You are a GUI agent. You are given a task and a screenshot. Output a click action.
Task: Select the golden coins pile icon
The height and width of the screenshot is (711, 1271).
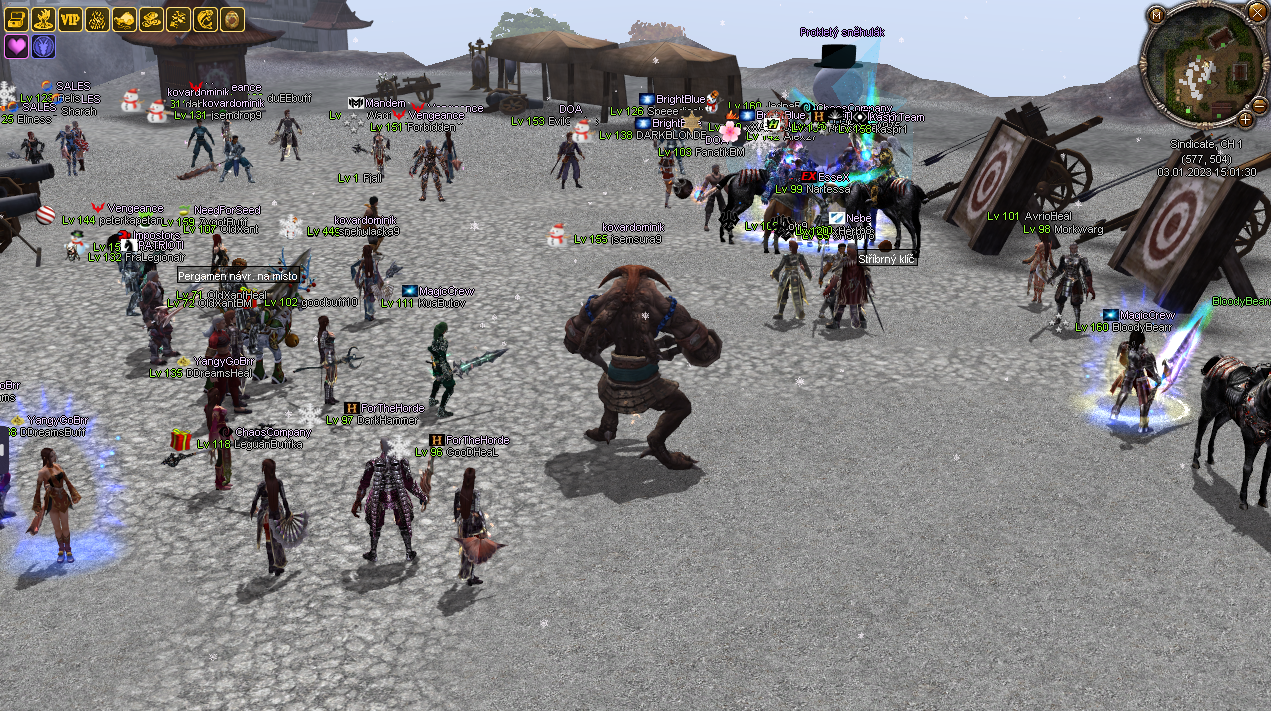[151, 18]
